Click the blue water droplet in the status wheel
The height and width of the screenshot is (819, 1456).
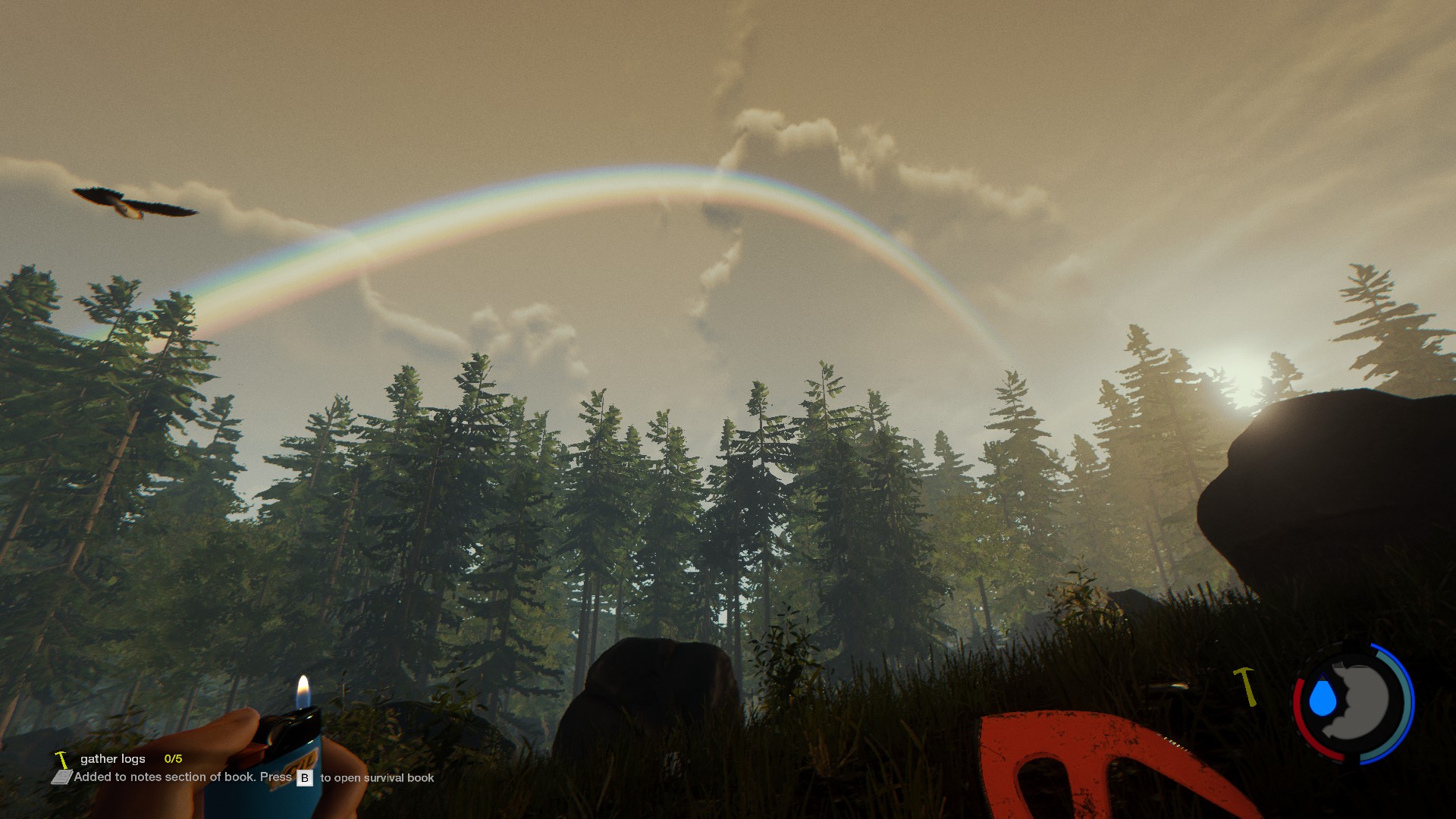tap(1323, 699)
